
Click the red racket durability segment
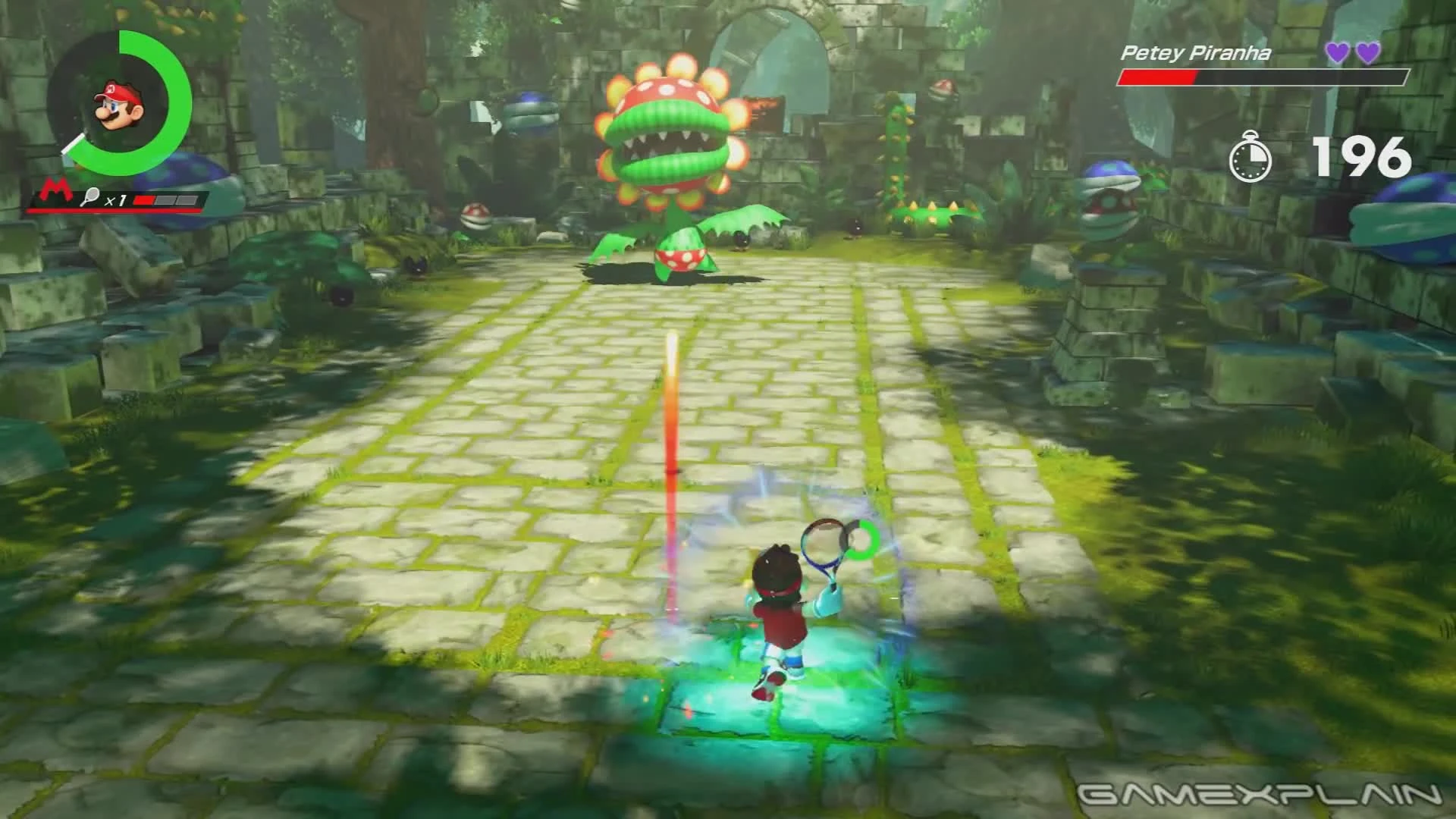[x=143, y=200]
